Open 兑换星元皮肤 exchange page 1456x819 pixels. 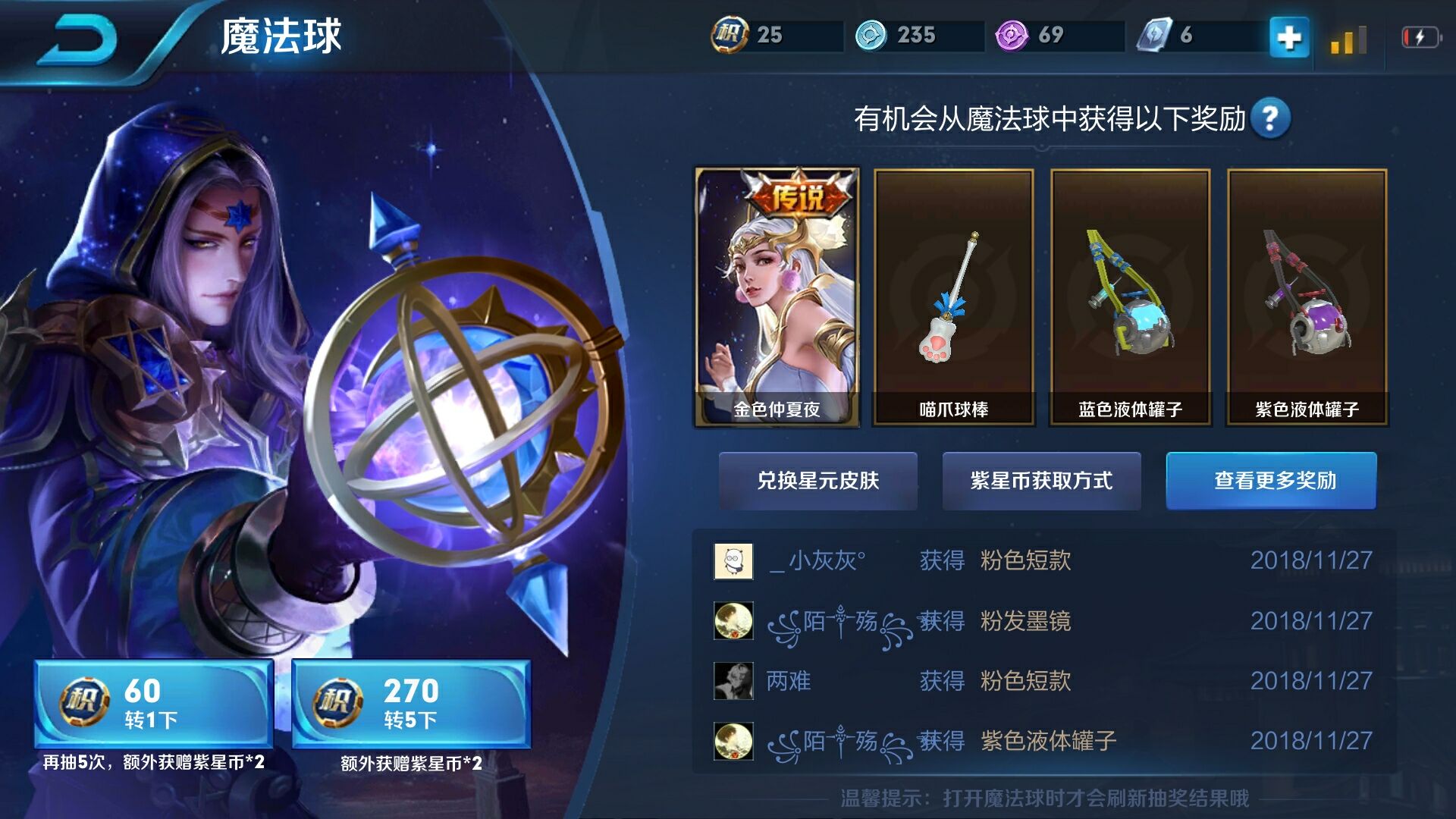tap(818, 482)
